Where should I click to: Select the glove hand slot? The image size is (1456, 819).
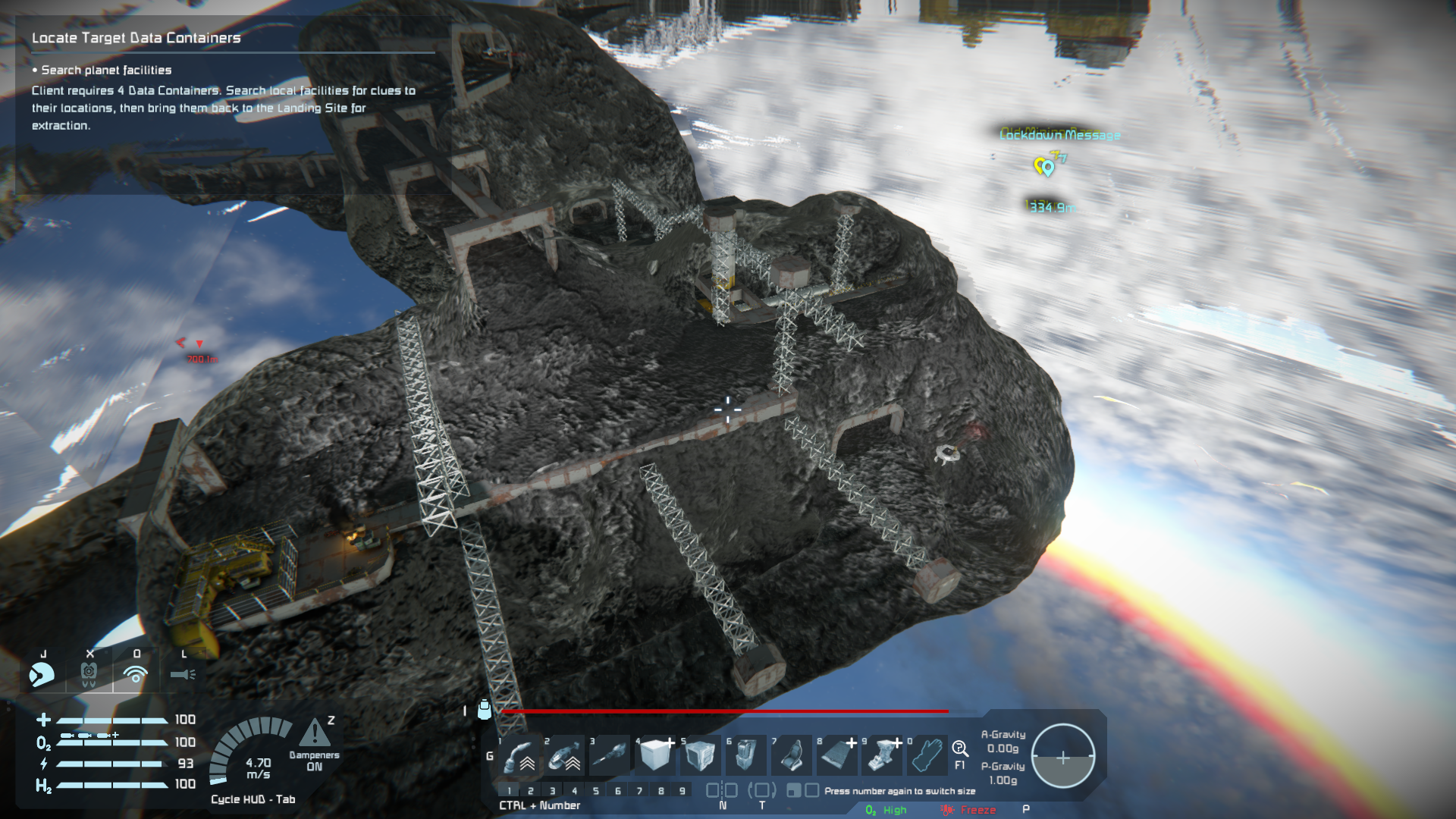click(927, 755)
